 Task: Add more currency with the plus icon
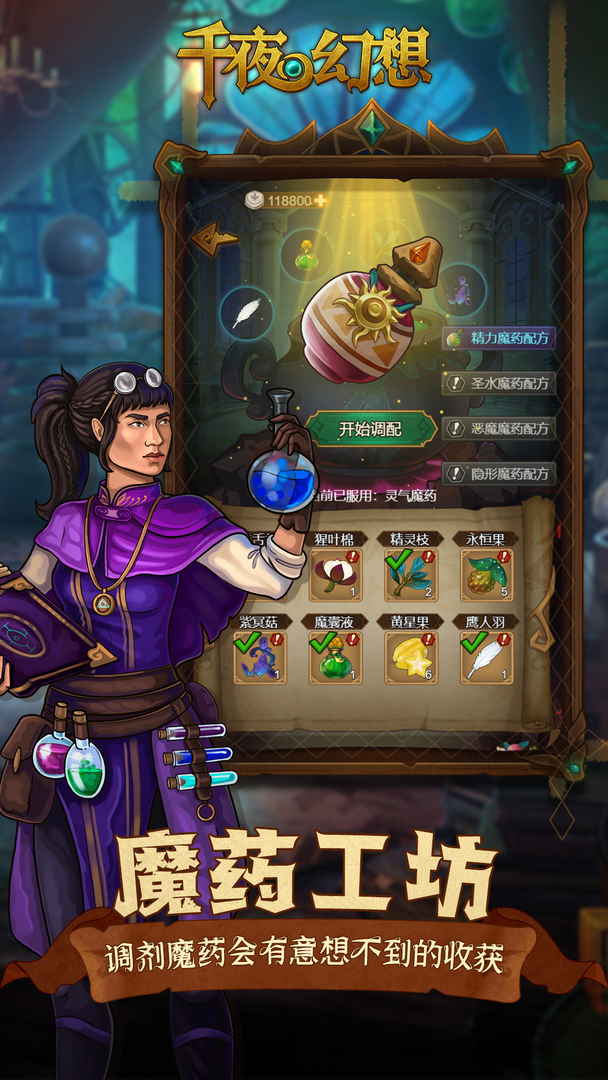(321, 201)
